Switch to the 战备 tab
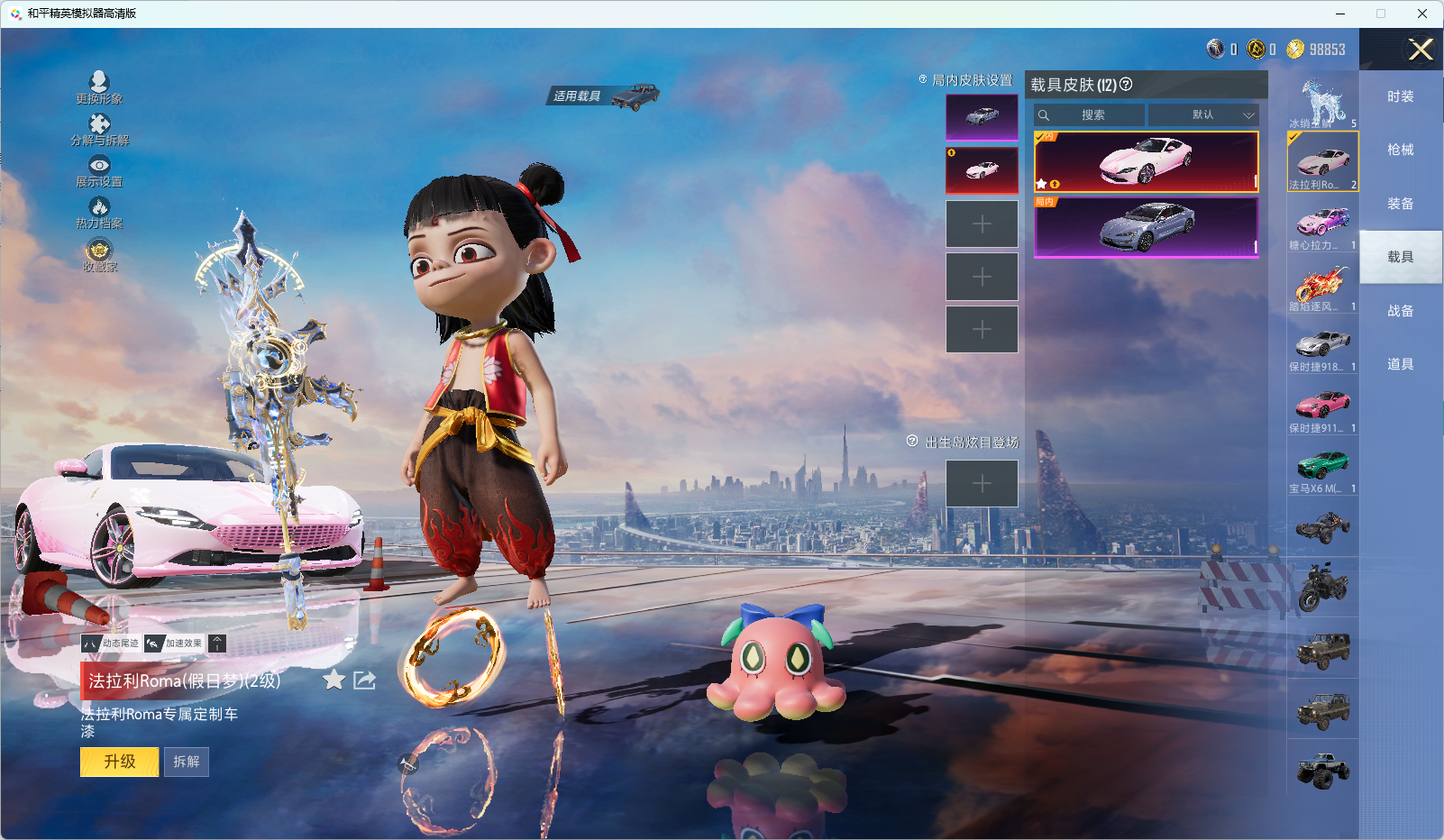This screenshot has height=840, width=1444. pyautogui.click(x=1400, y=311)
